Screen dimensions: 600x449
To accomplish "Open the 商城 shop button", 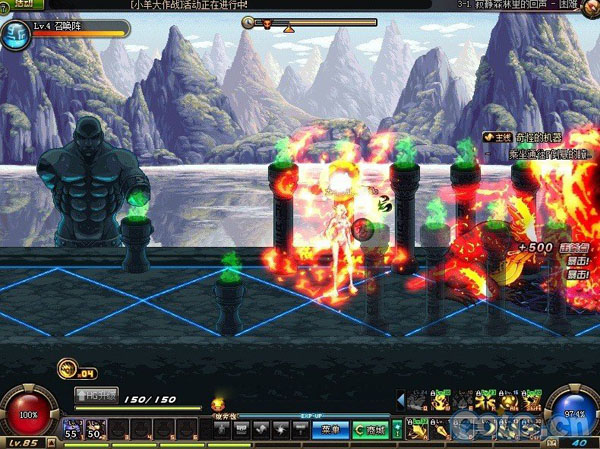I will click(x=369, y=429).
